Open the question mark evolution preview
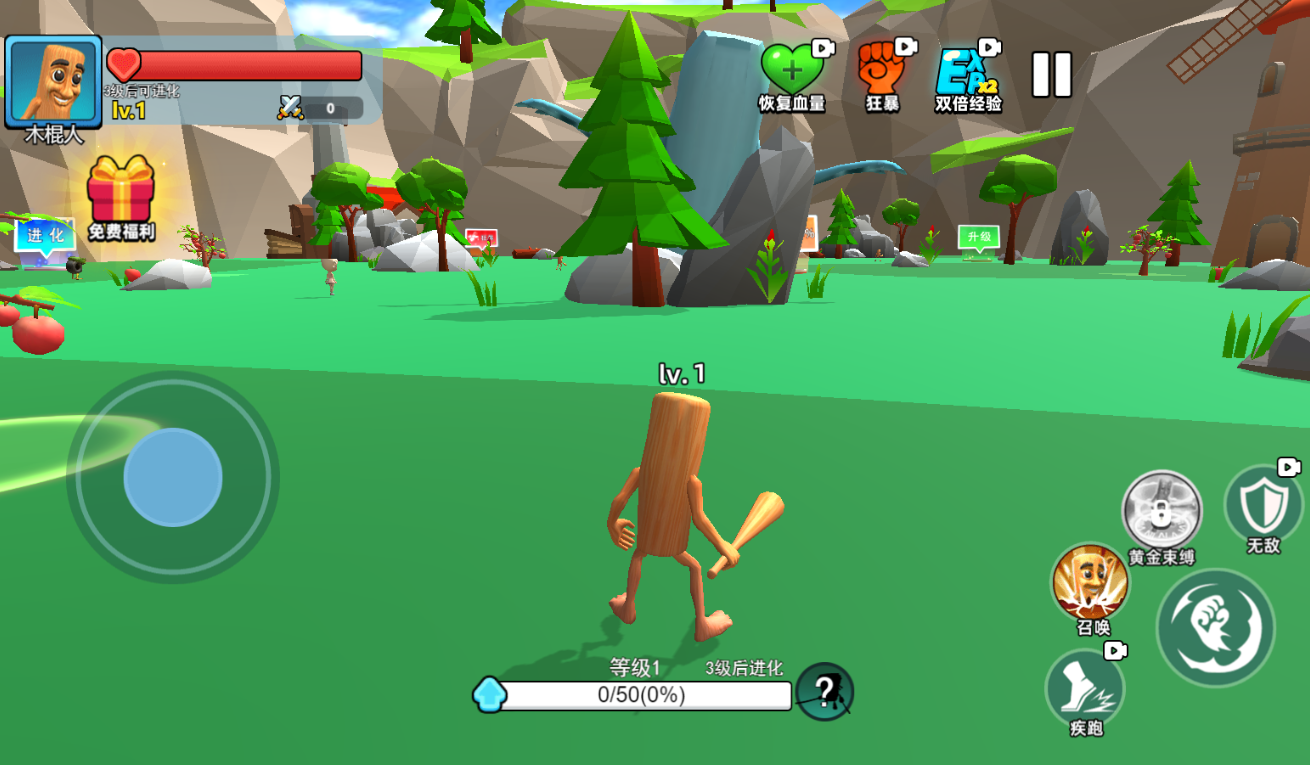This screenshot has width=1310, height=765. (825, 691)
